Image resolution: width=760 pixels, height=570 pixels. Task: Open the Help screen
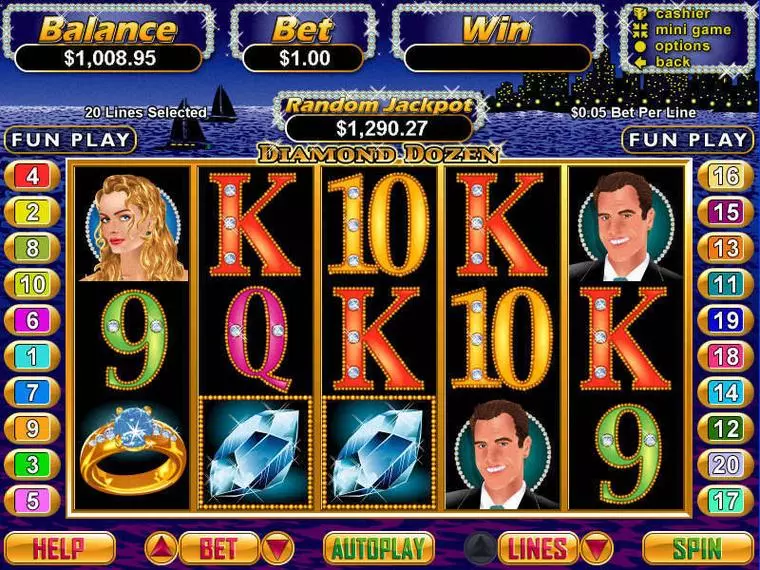60,548
